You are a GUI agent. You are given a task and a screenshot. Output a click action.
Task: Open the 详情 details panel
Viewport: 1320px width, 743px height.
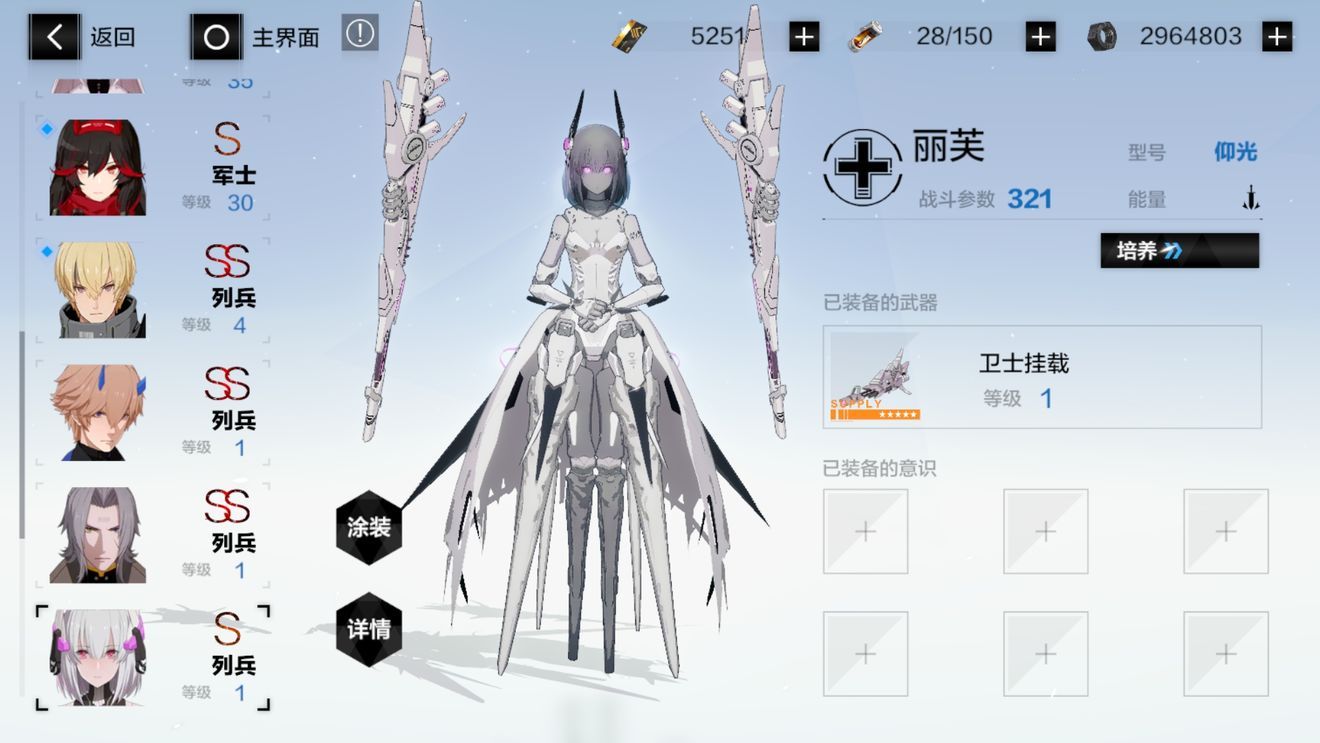(367, 629)
